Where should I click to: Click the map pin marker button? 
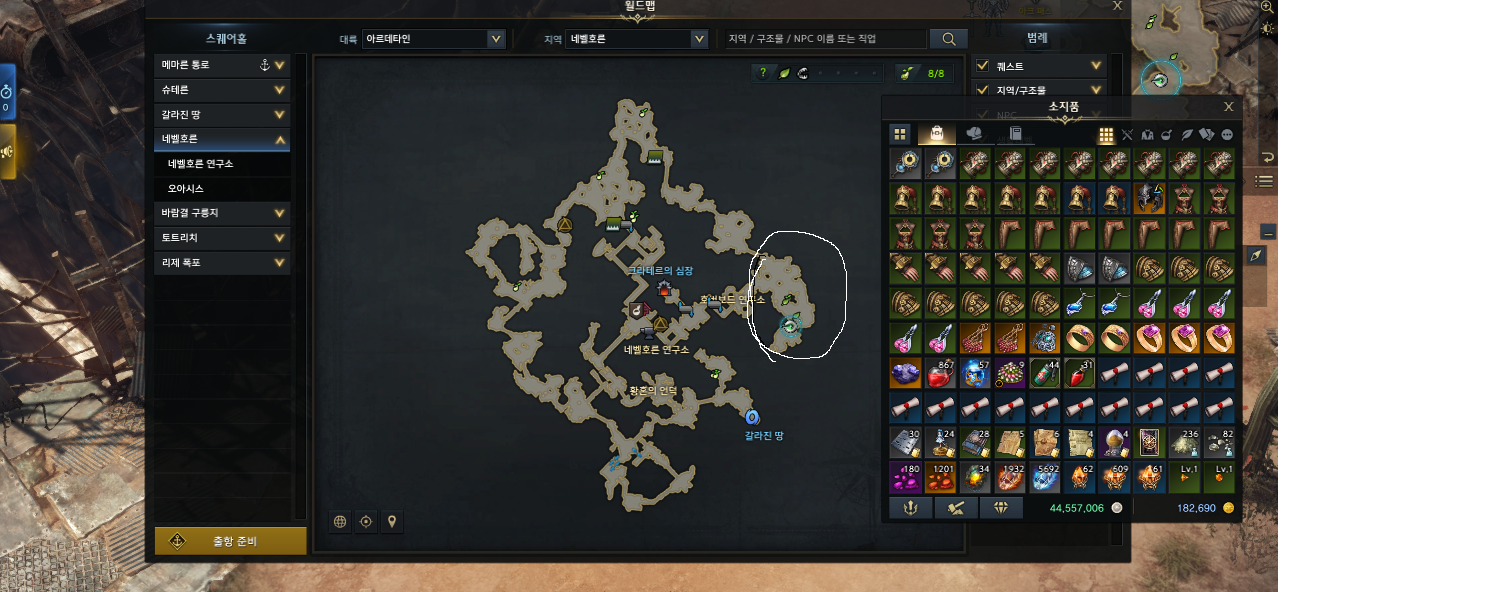point(392,521)
